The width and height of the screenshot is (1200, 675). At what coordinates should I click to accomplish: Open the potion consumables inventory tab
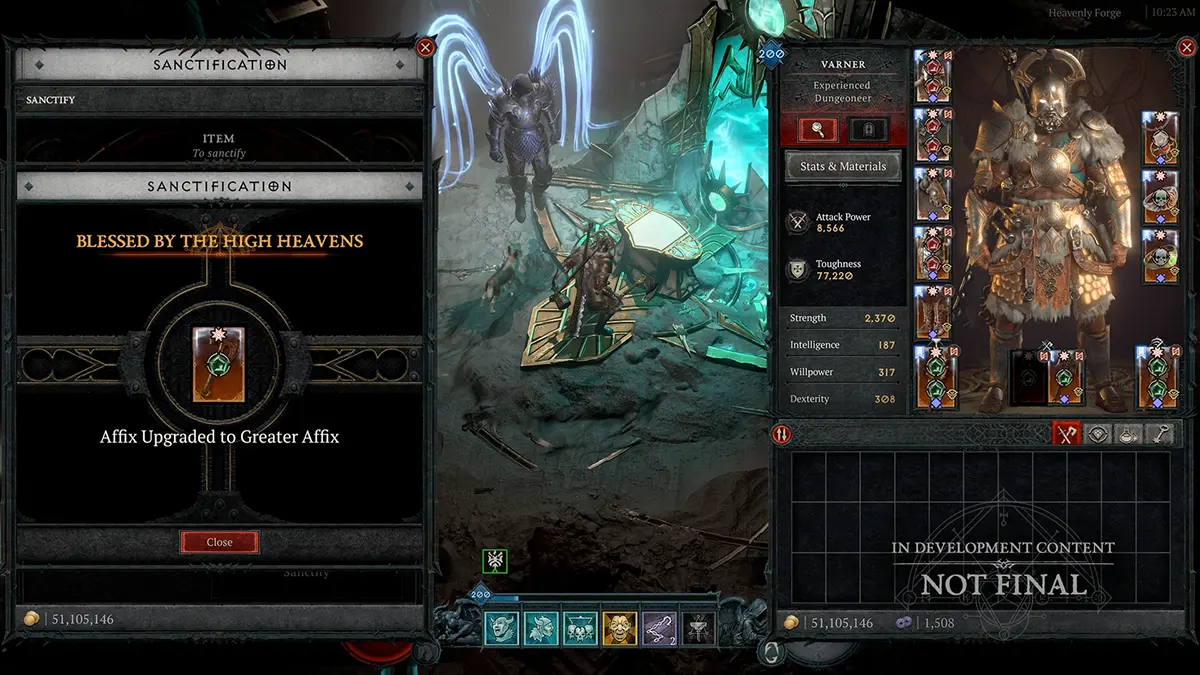click(1129, 433)
